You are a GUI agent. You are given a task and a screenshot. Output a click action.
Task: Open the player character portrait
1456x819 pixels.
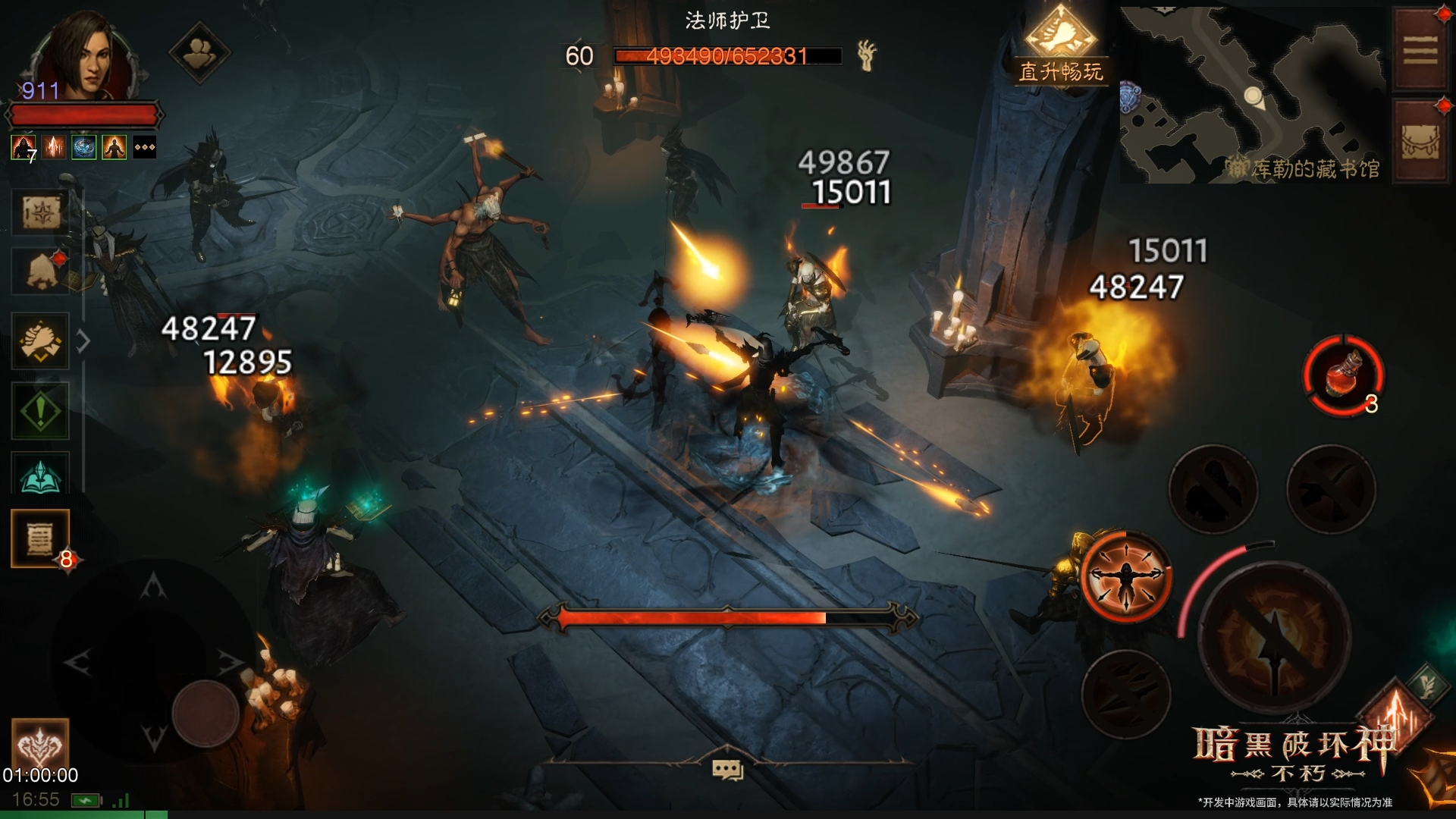82,57
